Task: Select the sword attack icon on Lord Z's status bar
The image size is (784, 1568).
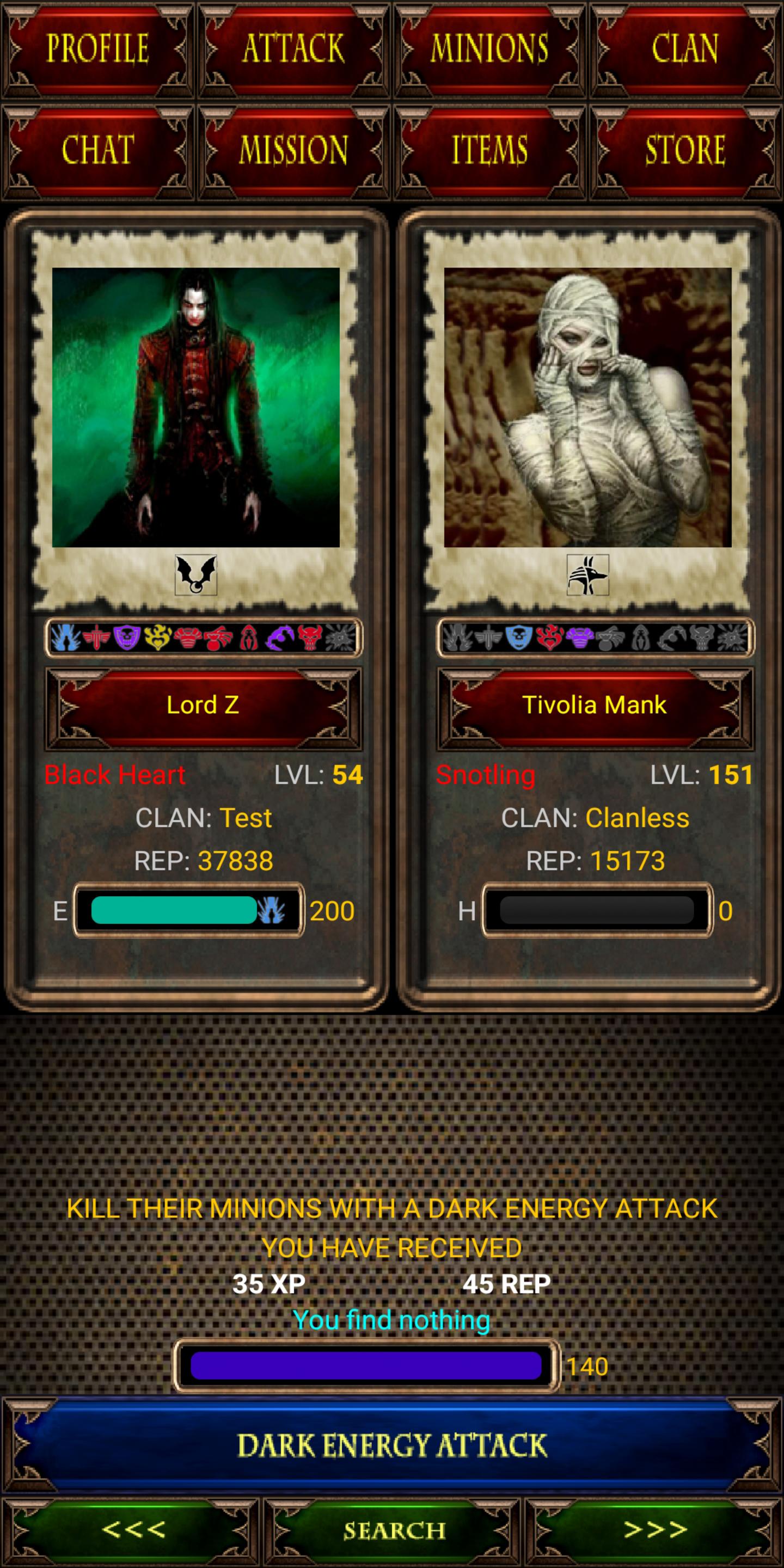Action: [97, 638]
